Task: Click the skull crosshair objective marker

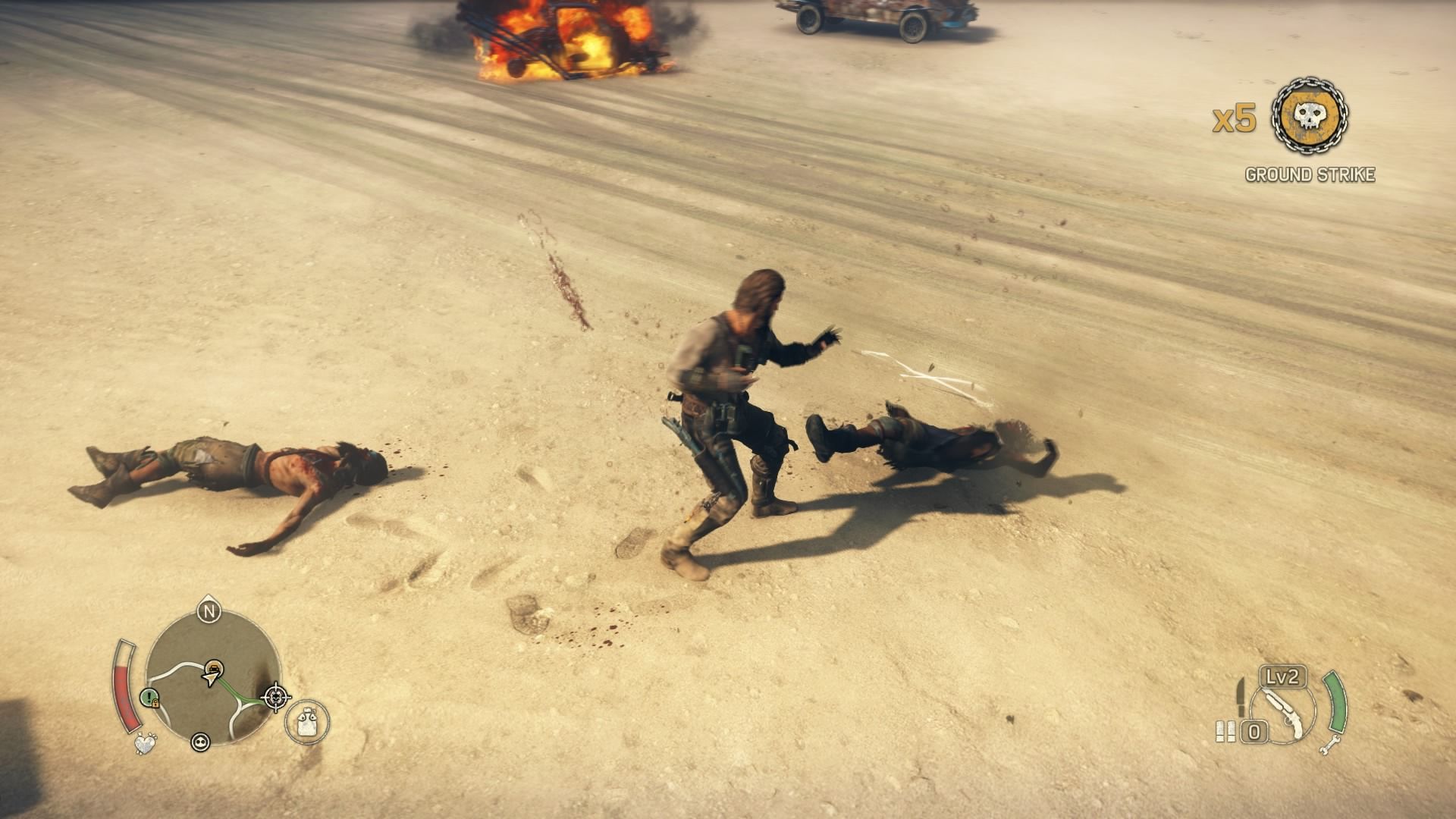Action: click(x=275, y=696)
